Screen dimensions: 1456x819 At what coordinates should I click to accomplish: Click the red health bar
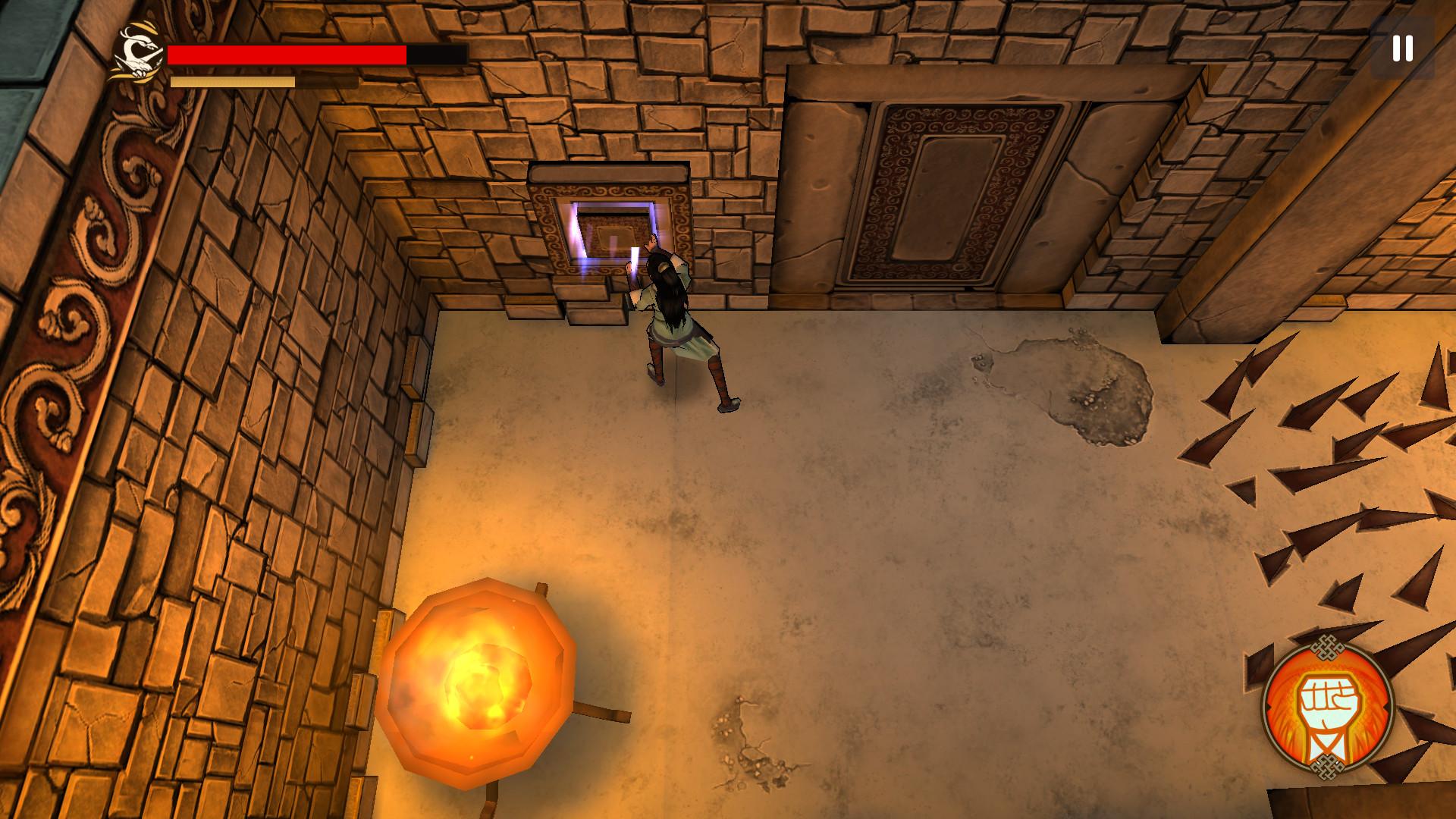click(x=288, y=53)
